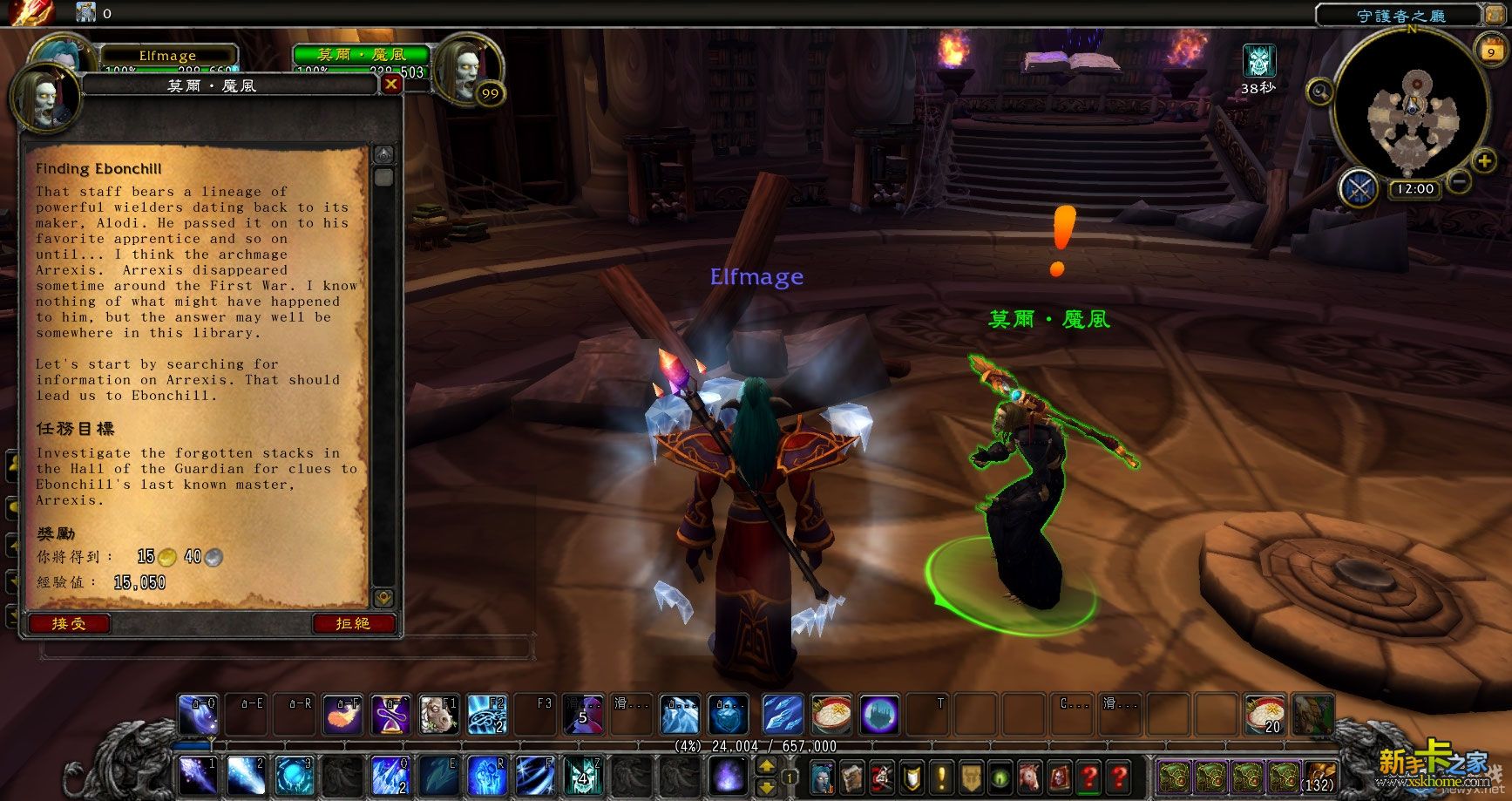Zoom out on the minimap
Viewport: 1512px width, 801px height.
(x=1459, y=181)
